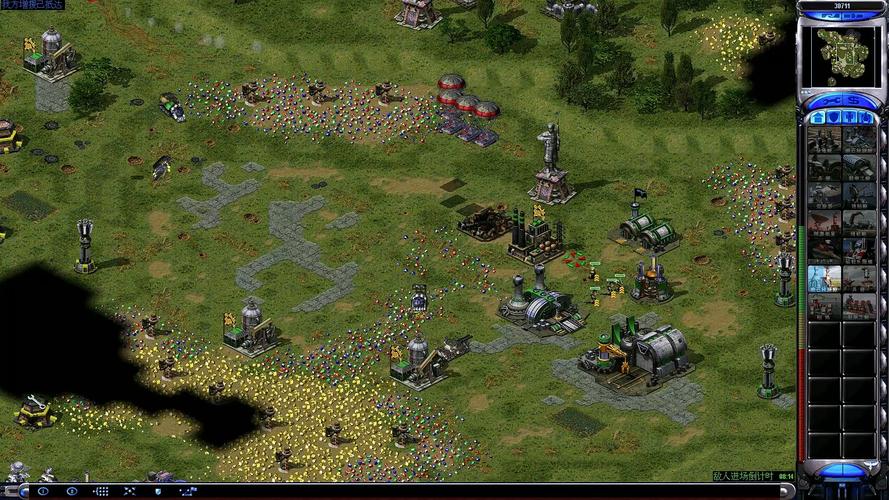Select the highlighted light-blue build cameo
The height and width of the screenshot is (500, 889).
pyautogui.click(x=824, y=277)
